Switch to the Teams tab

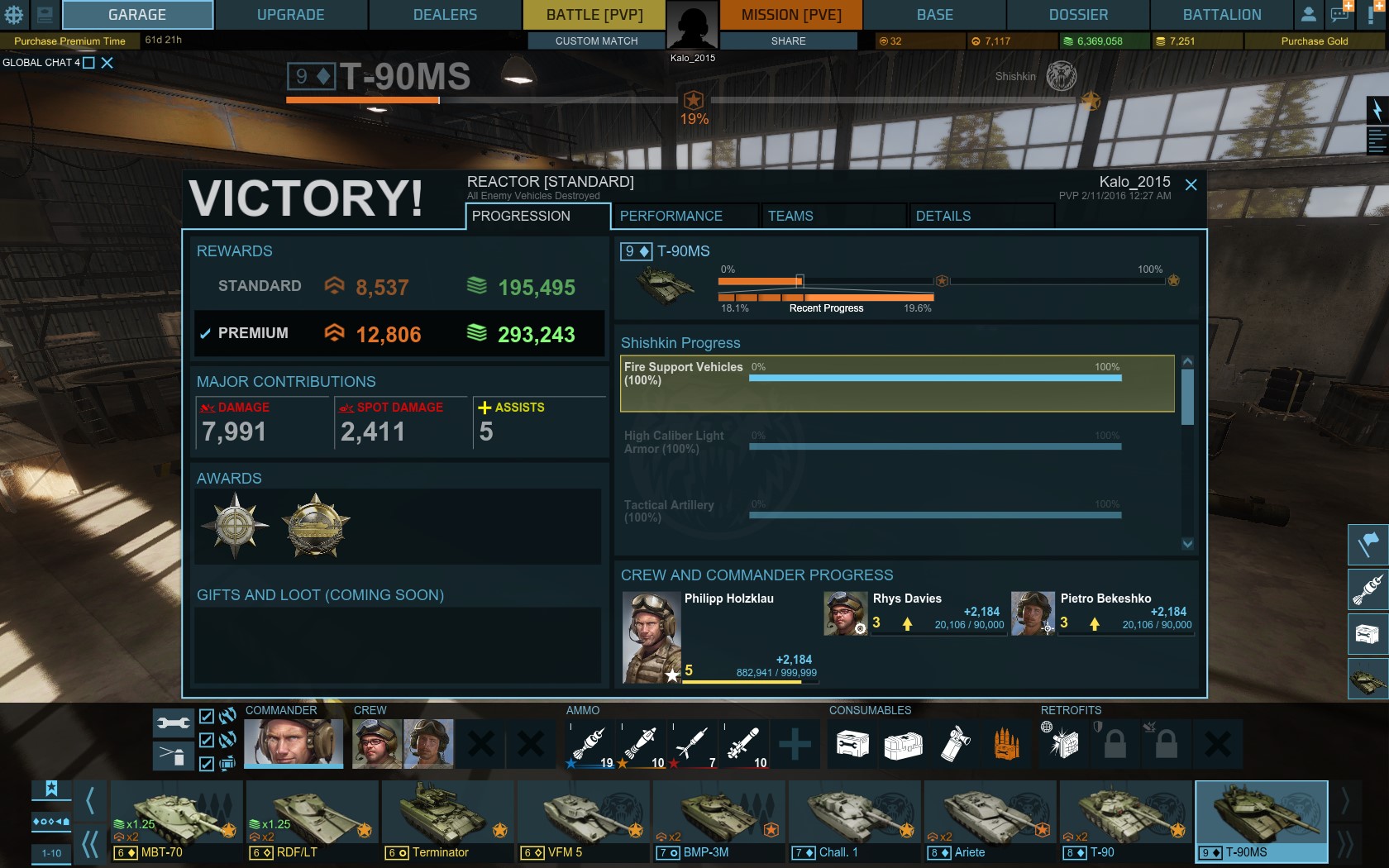(x=790, y=216)
